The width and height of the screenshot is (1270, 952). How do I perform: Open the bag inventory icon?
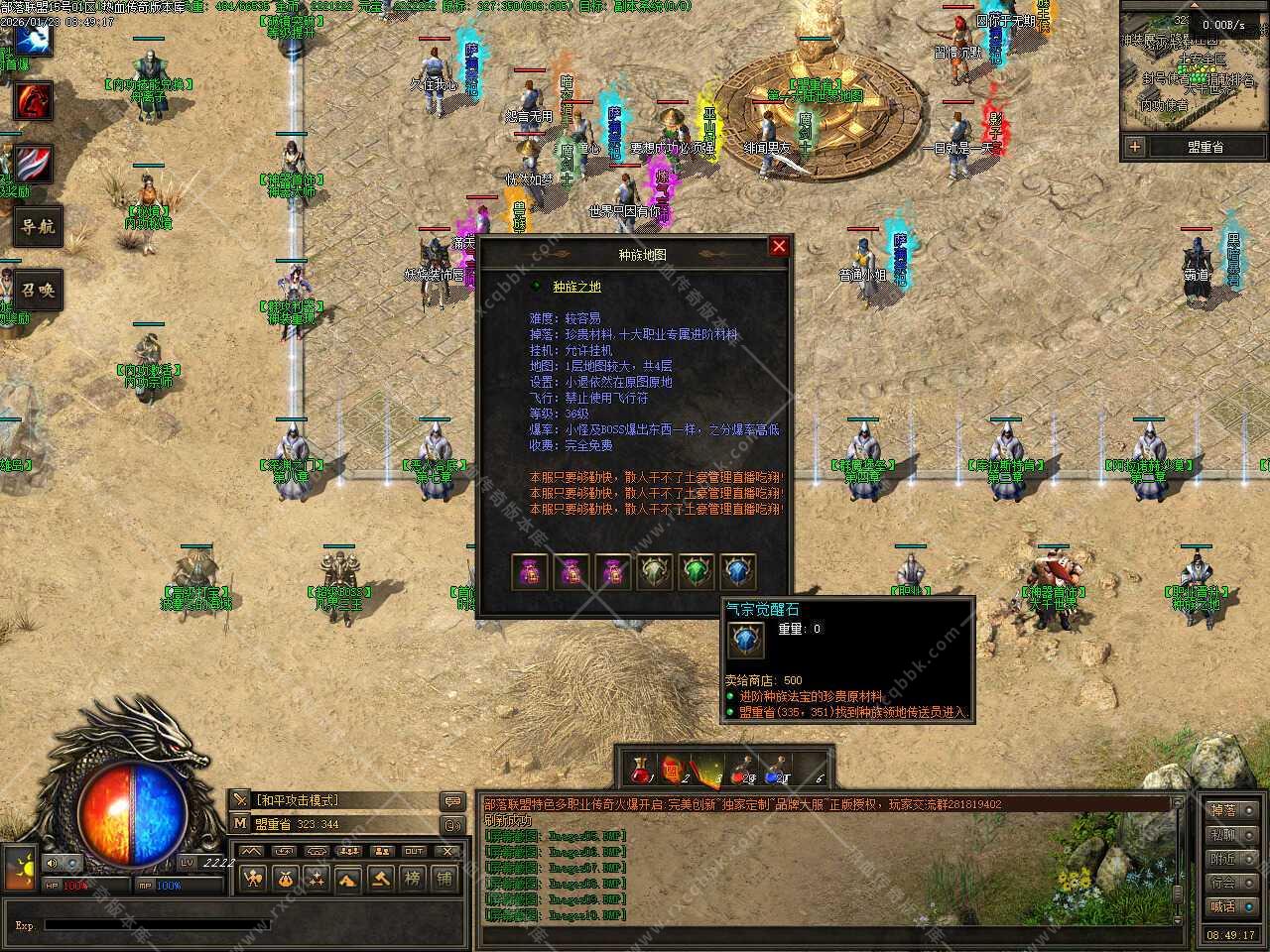(x=285, y=878)
